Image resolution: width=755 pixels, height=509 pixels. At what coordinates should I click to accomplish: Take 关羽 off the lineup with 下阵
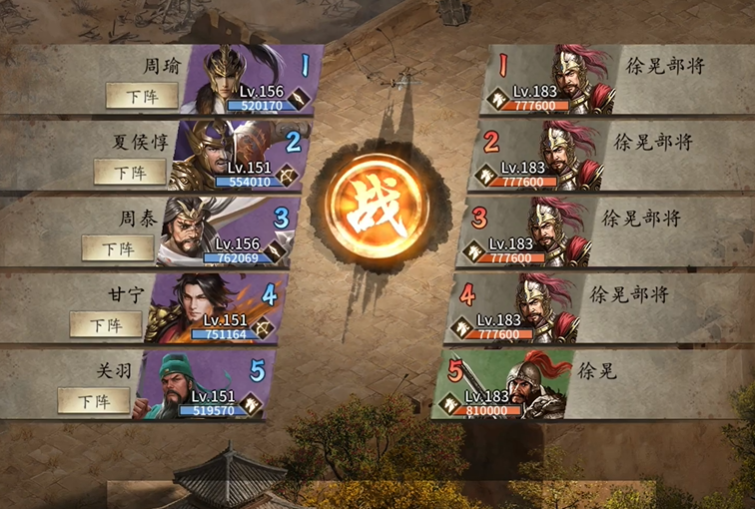click(93, 401)
